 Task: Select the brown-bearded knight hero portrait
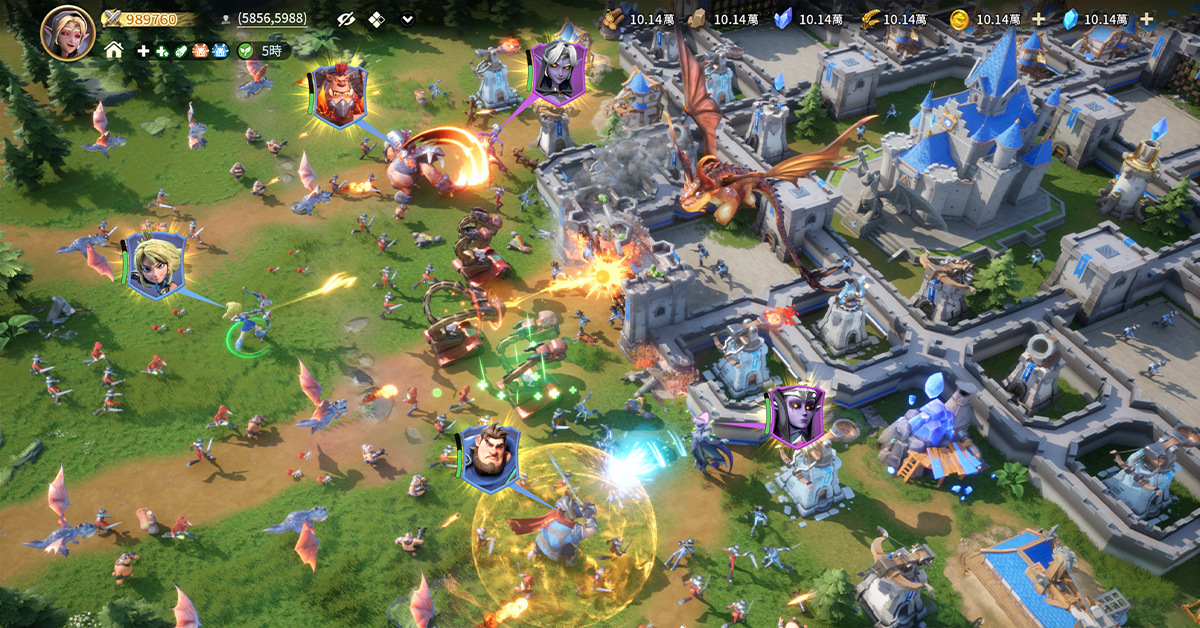pos(489,460)
